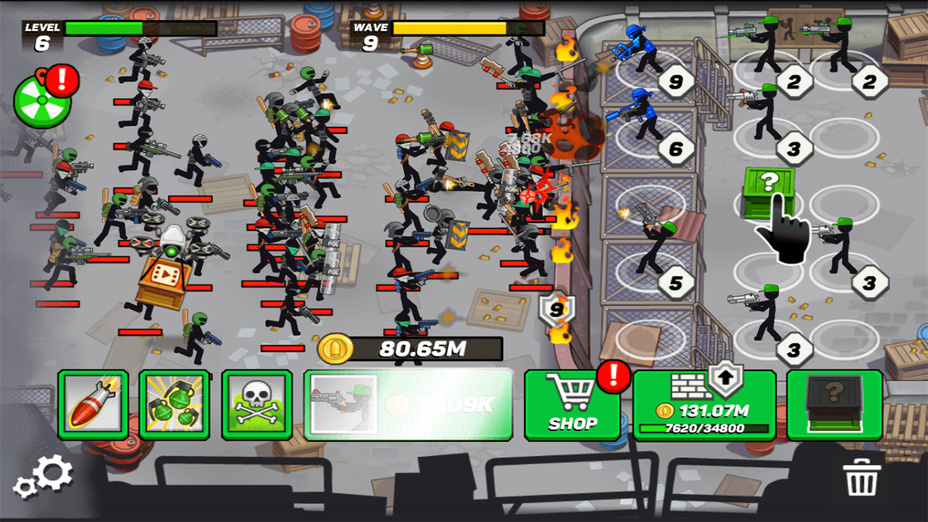Use the skull and crossbones ability
The height and width of the screenshot is (522, 928).
(257, 405)
